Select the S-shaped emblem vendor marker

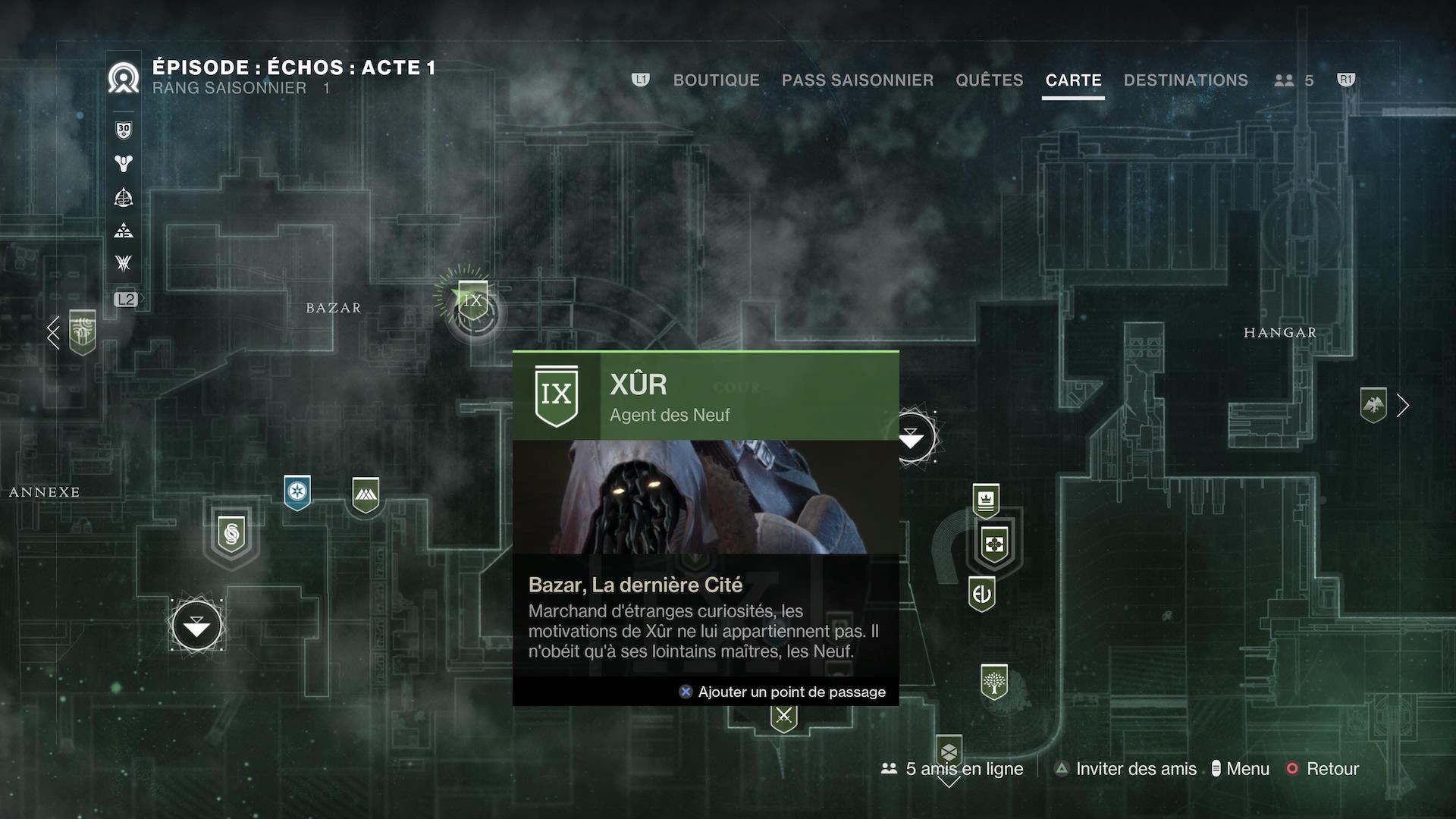tap(231, 535)
